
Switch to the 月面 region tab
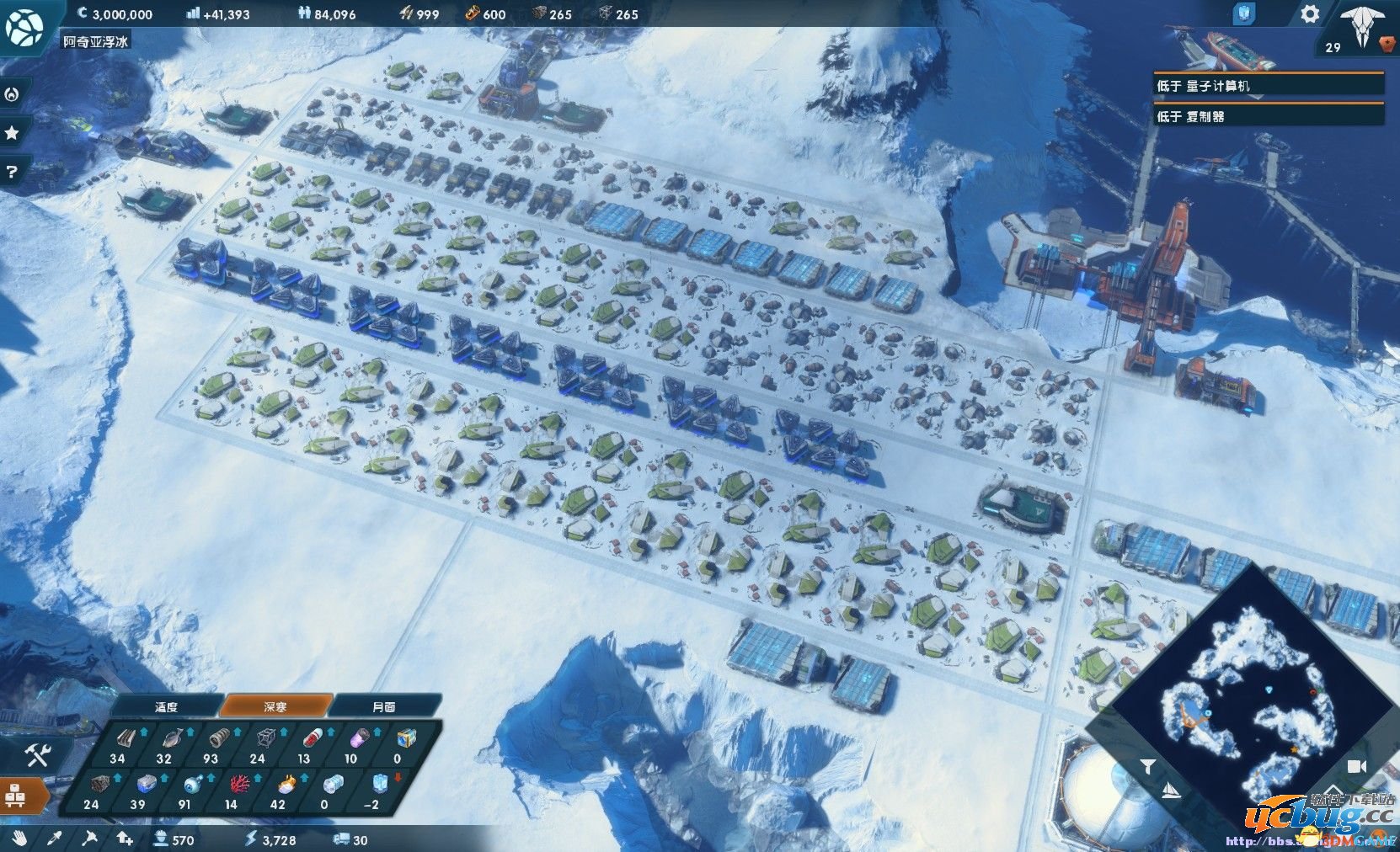[x=384, y=706]
